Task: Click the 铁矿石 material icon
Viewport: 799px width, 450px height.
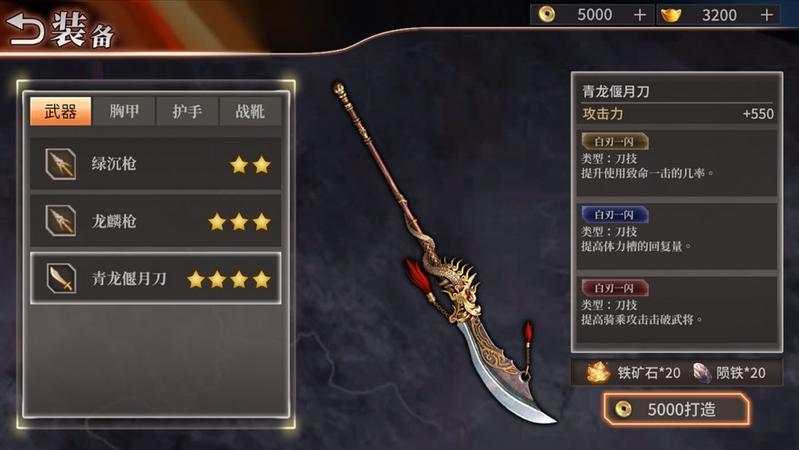Action: click(599, 372)
